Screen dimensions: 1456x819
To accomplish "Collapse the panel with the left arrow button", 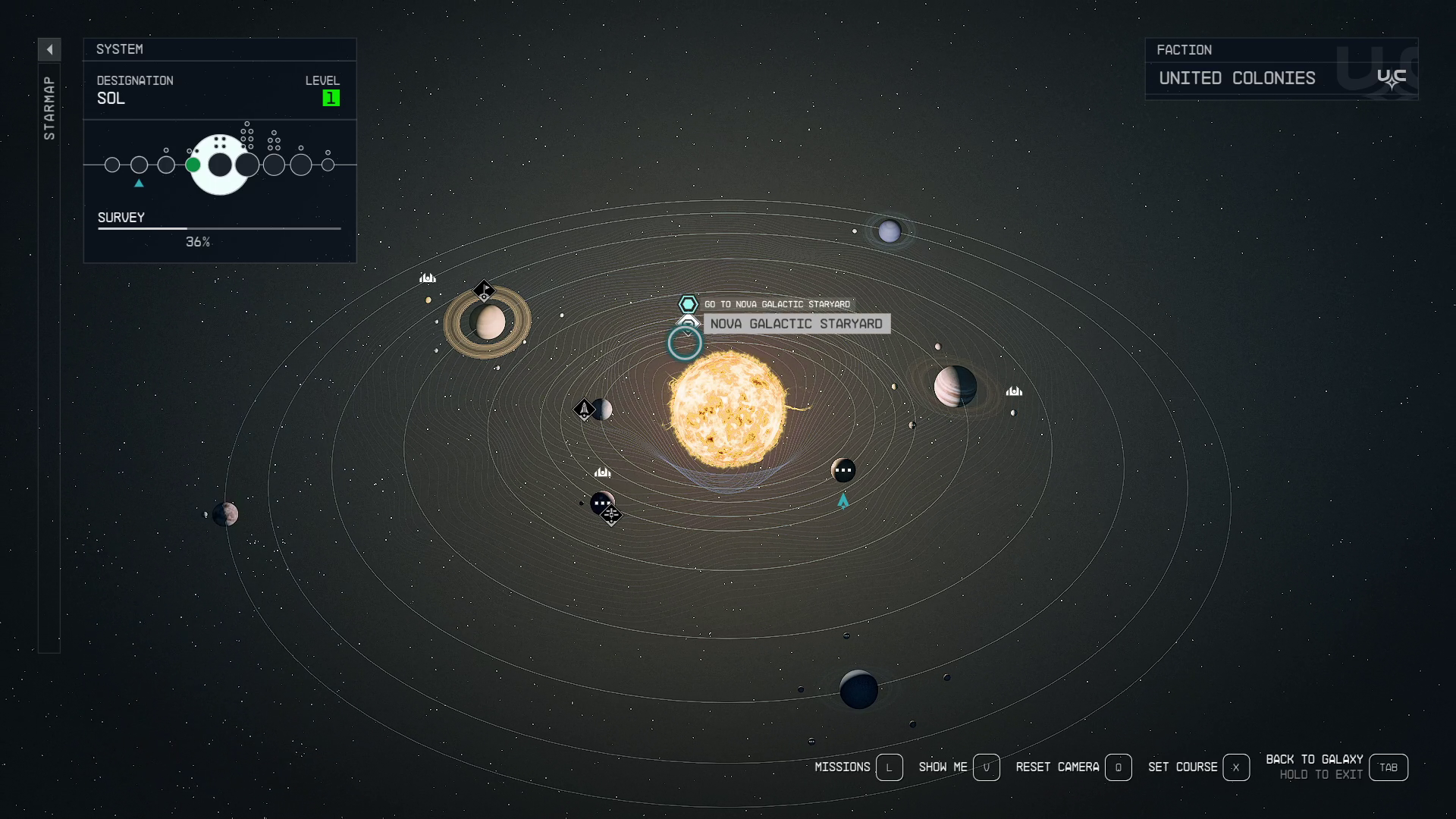I will point(49,49).
